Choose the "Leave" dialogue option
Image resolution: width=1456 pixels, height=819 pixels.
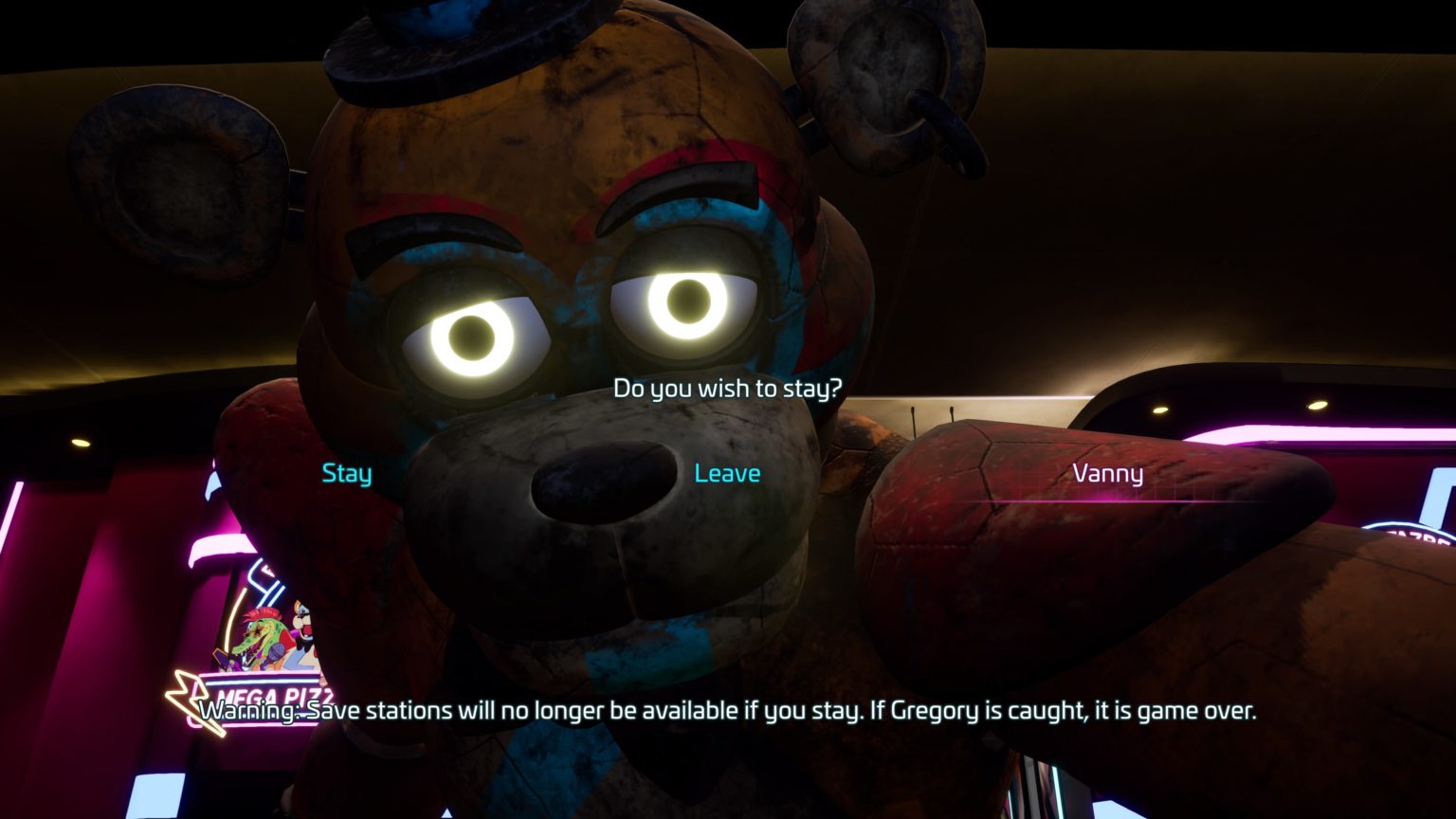[x=728, y=473]
